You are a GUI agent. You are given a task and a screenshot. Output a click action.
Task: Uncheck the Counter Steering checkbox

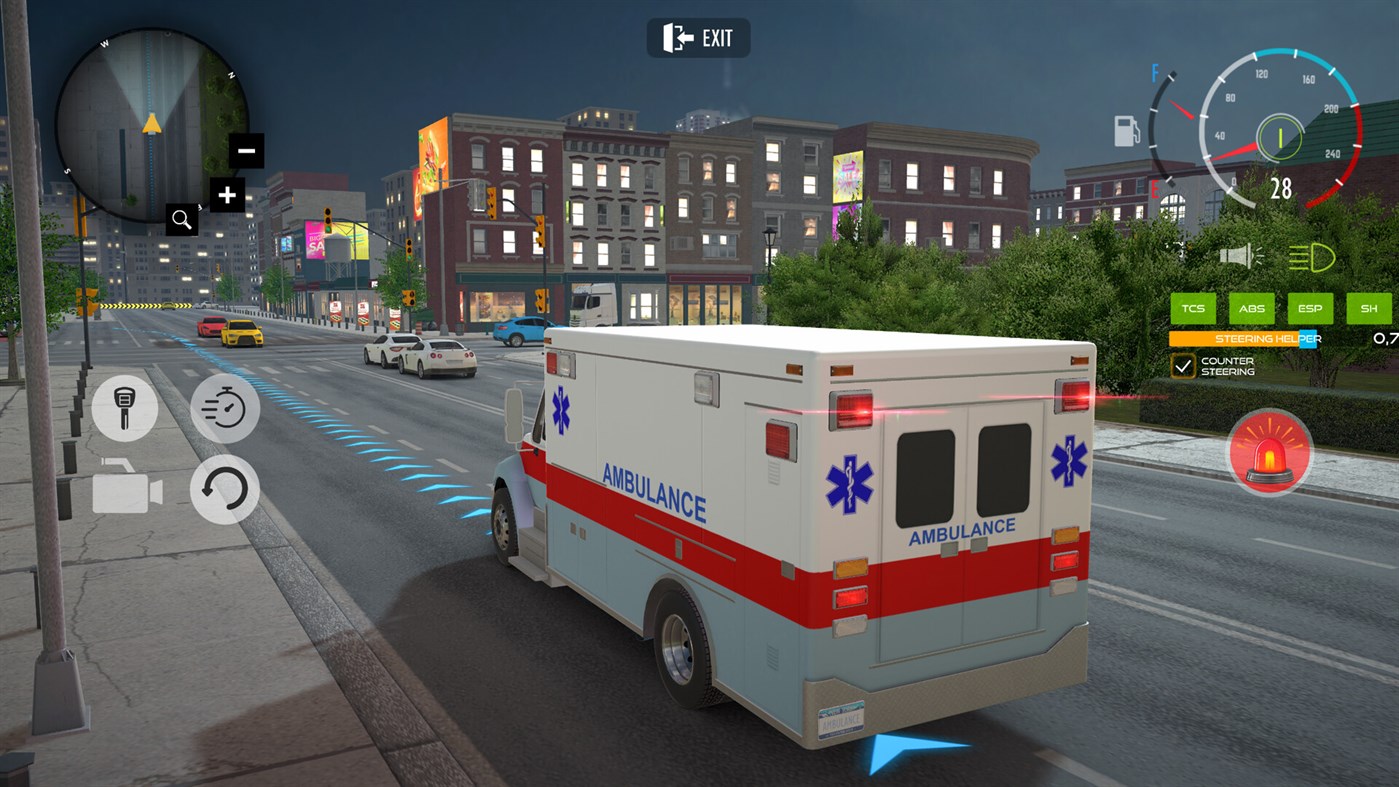pos(1183,364)
